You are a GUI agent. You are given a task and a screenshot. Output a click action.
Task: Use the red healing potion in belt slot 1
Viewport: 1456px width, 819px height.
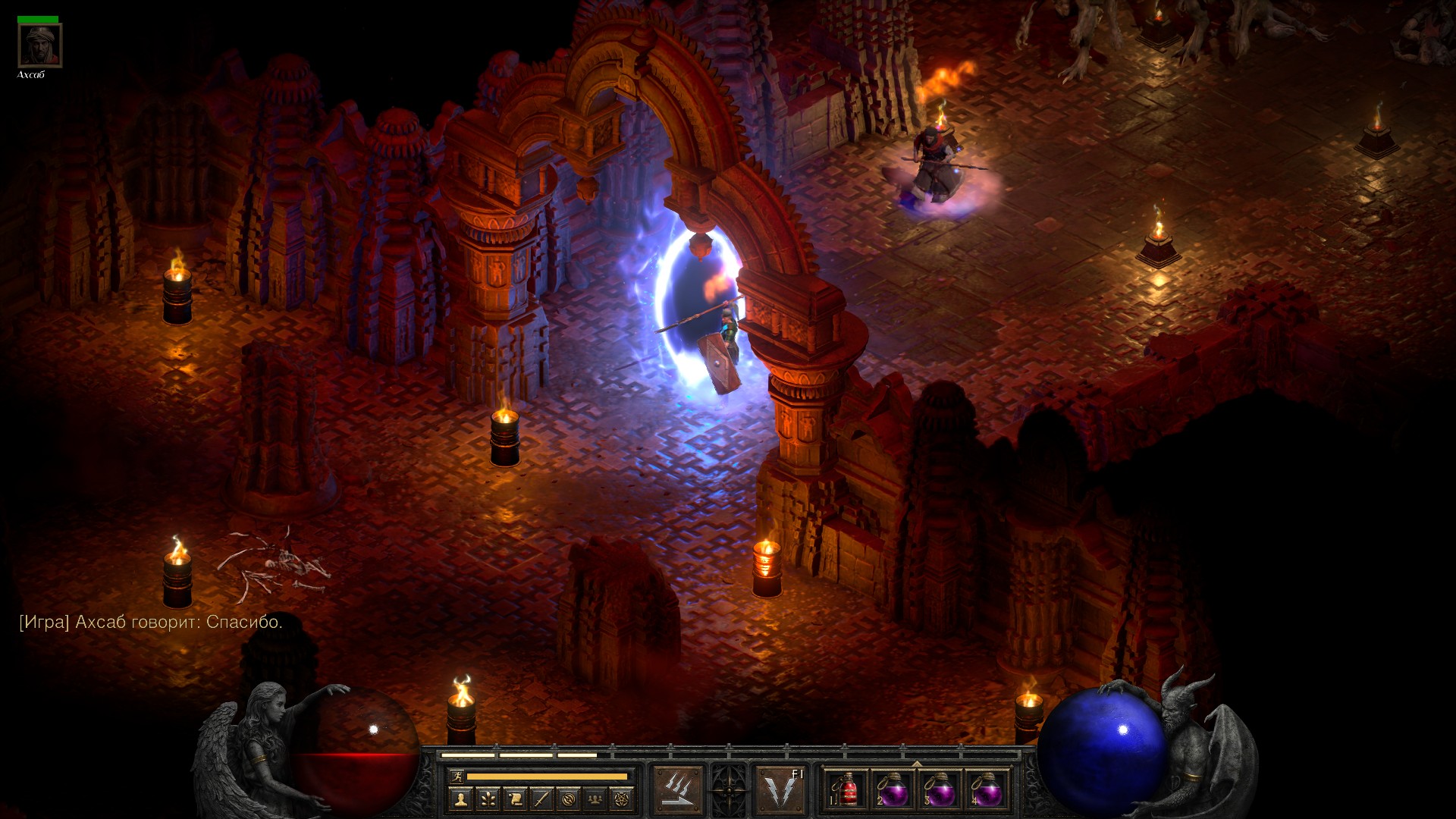click(847, 791)
